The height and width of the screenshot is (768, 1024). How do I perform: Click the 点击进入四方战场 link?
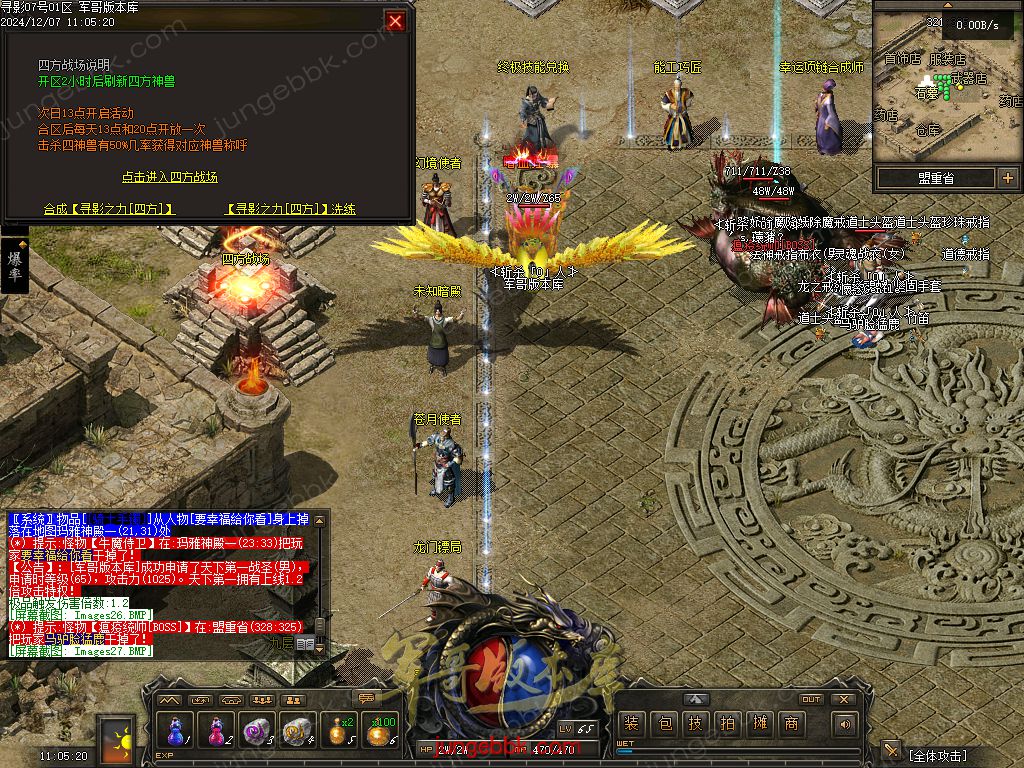click(x=170, y=177)
